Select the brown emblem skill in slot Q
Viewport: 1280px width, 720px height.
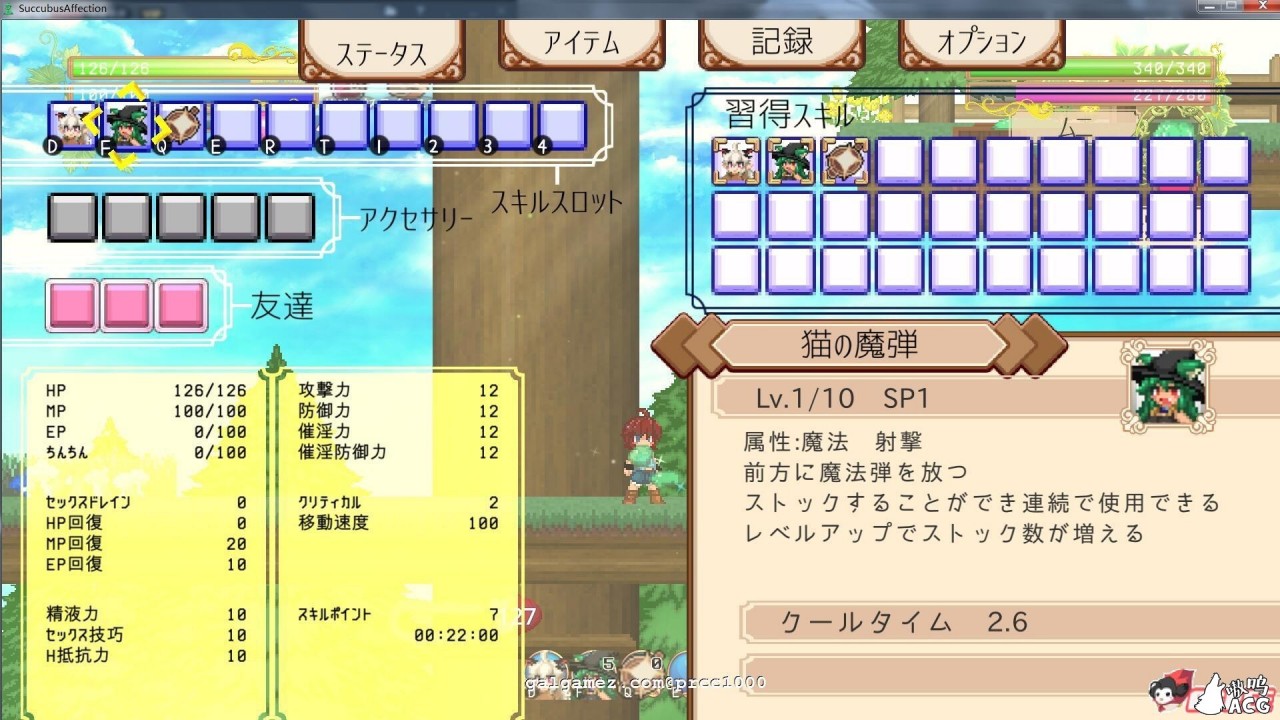pyautogui.click(x=181, y=125)
